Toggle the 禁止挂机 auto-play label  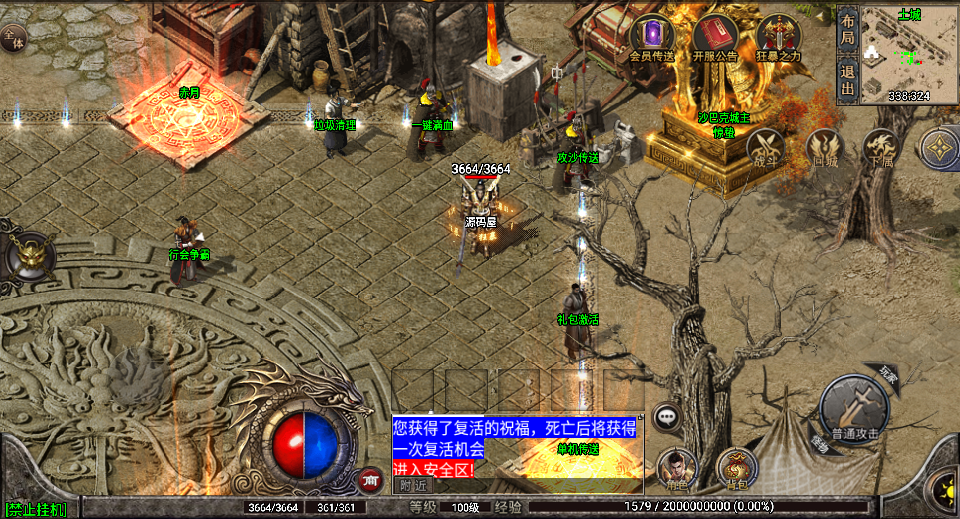point(35,510)
